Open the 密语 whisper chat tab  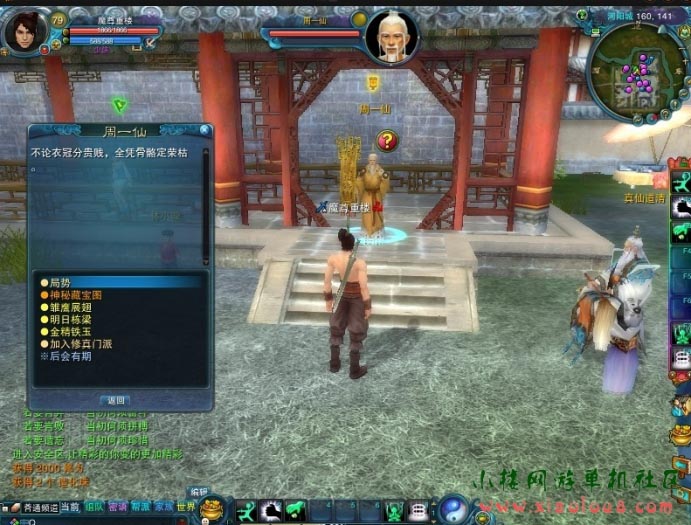pos(117,508)
